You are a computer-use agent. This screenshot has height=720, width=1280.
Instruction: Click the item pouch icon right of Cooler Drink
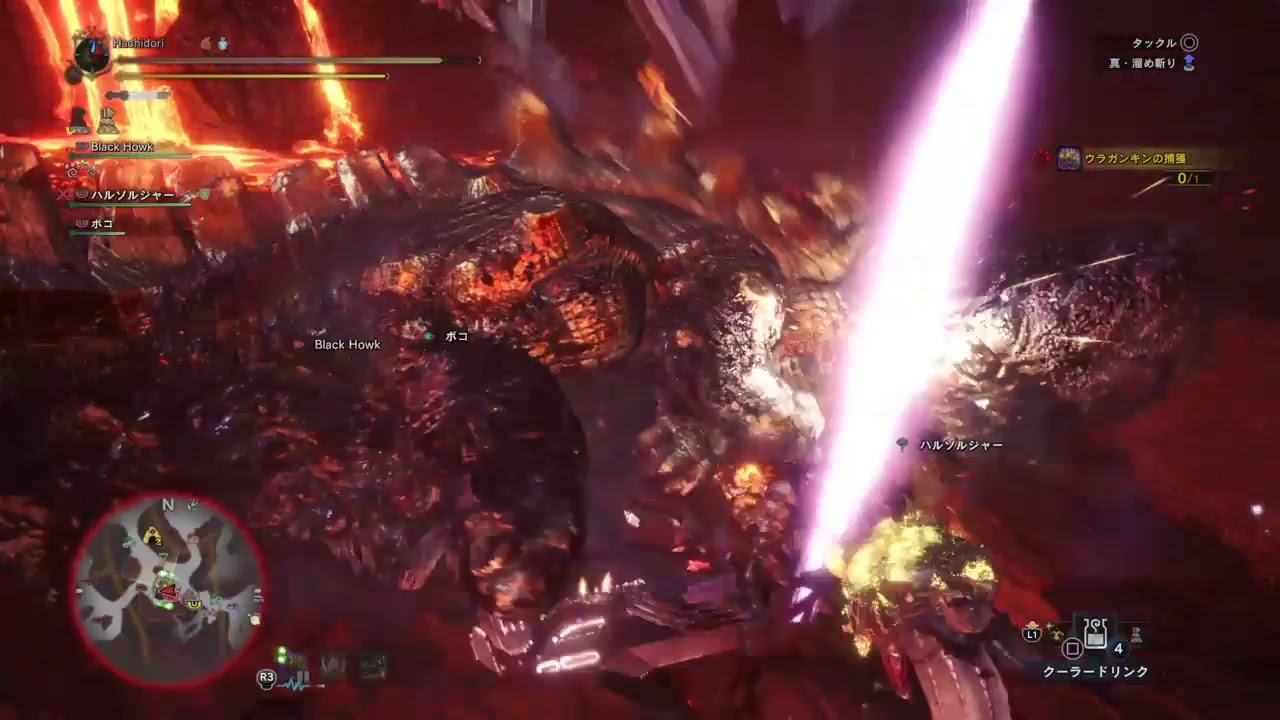[1137, 636]
